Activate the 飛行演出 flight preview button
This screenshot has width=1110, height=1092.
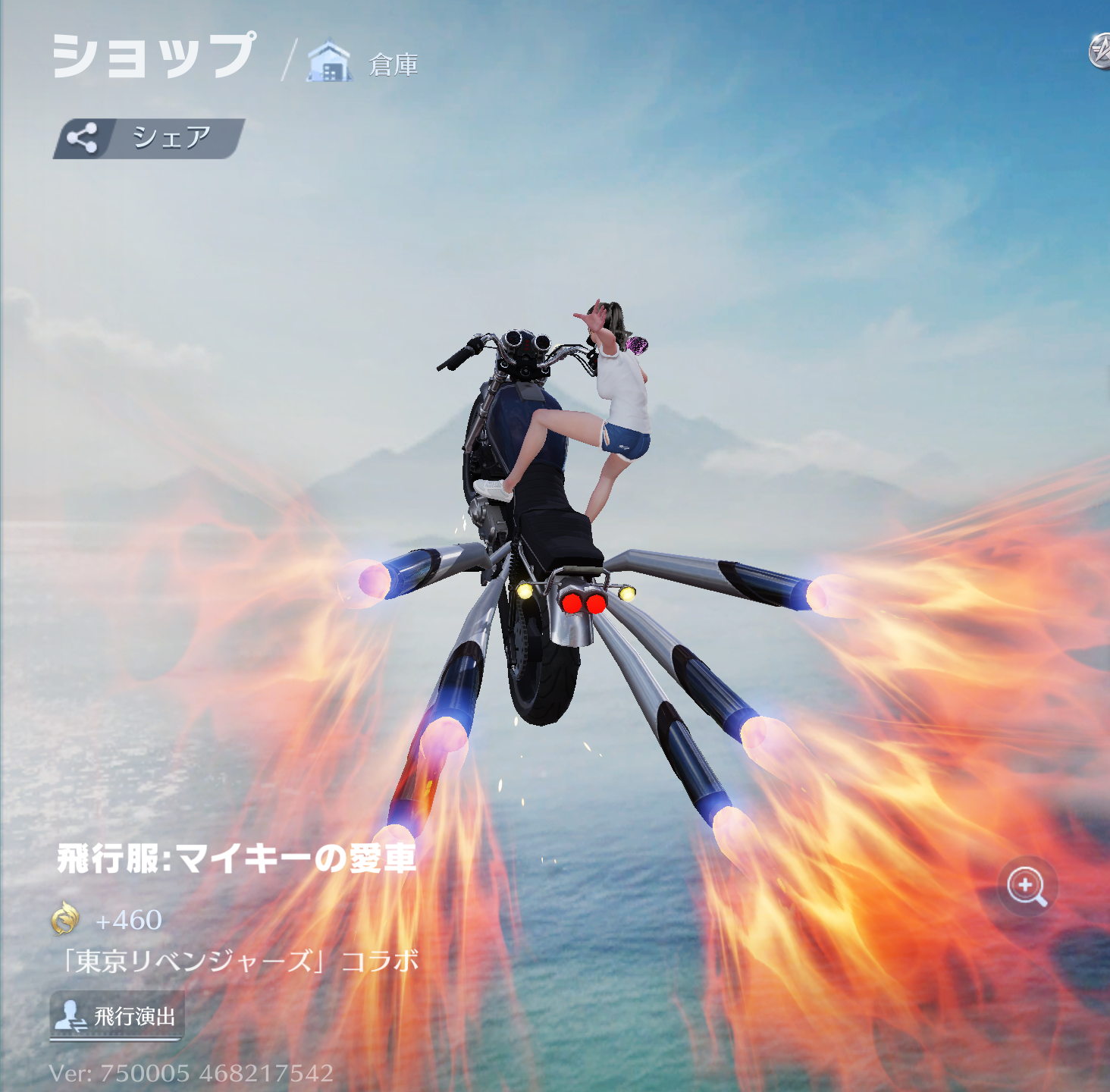pos(117,1015)
